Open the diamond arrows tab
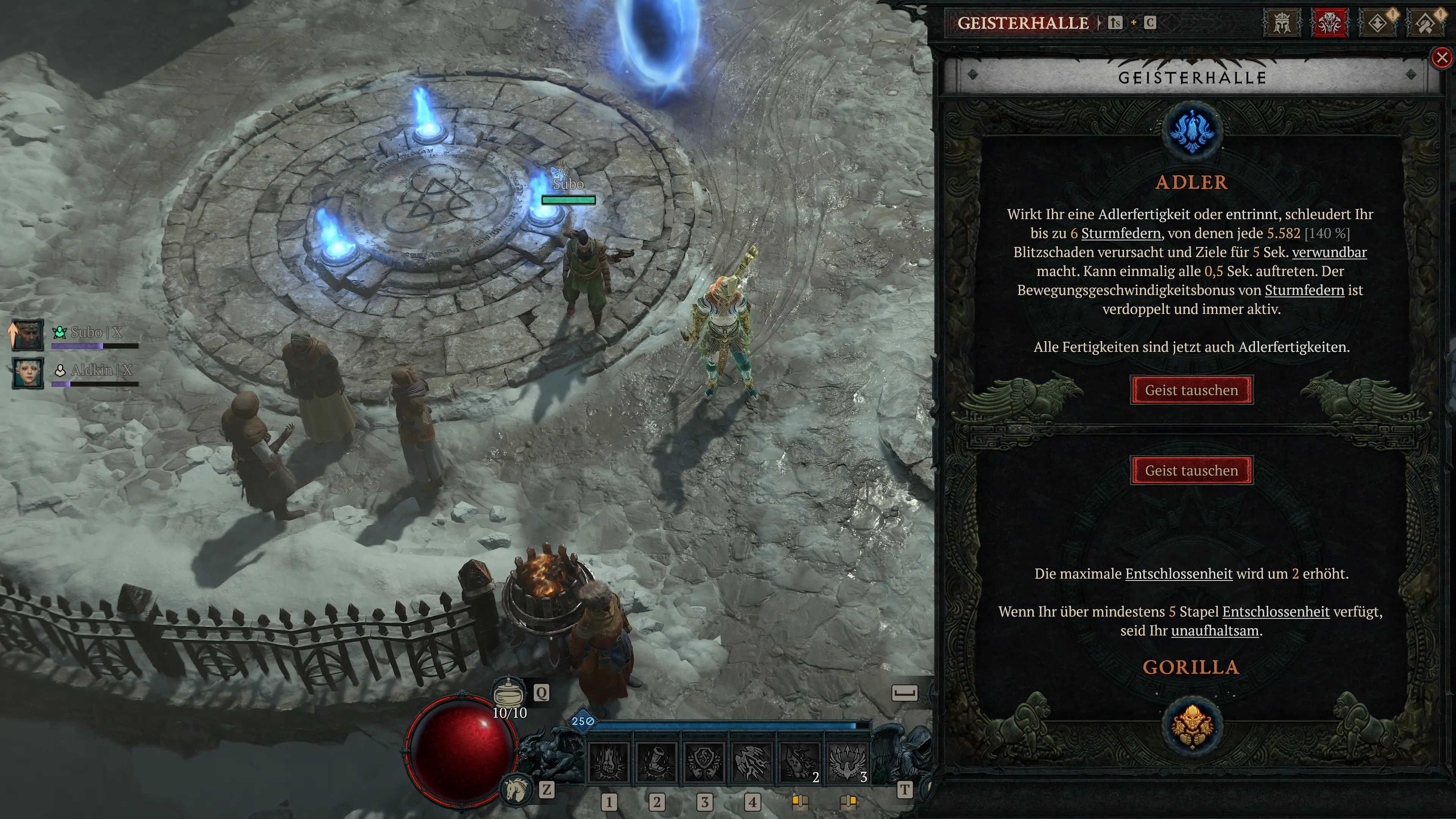The image size is (1456, 819). tap(1378, 23)
